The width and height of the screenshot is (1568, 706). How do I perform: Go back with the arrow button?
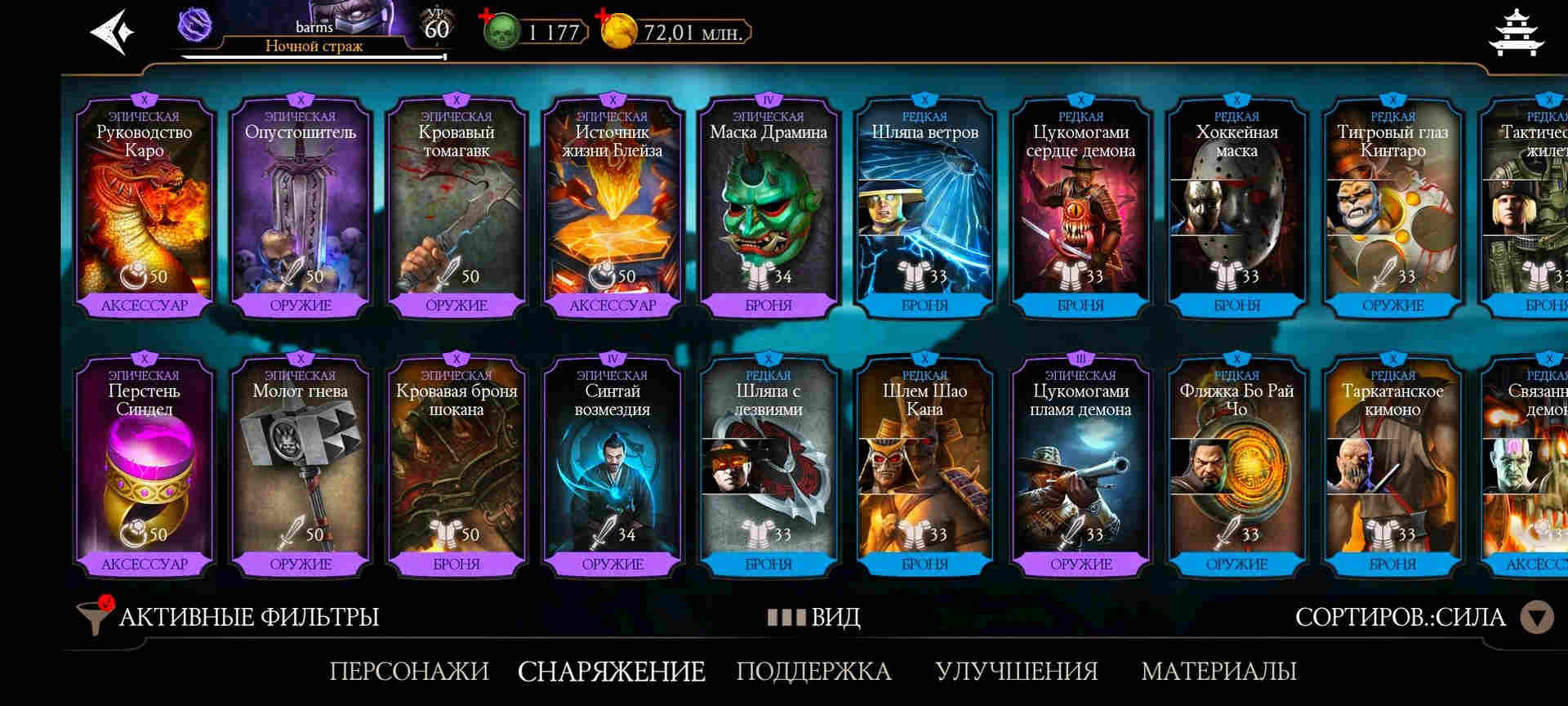[112, 33]
